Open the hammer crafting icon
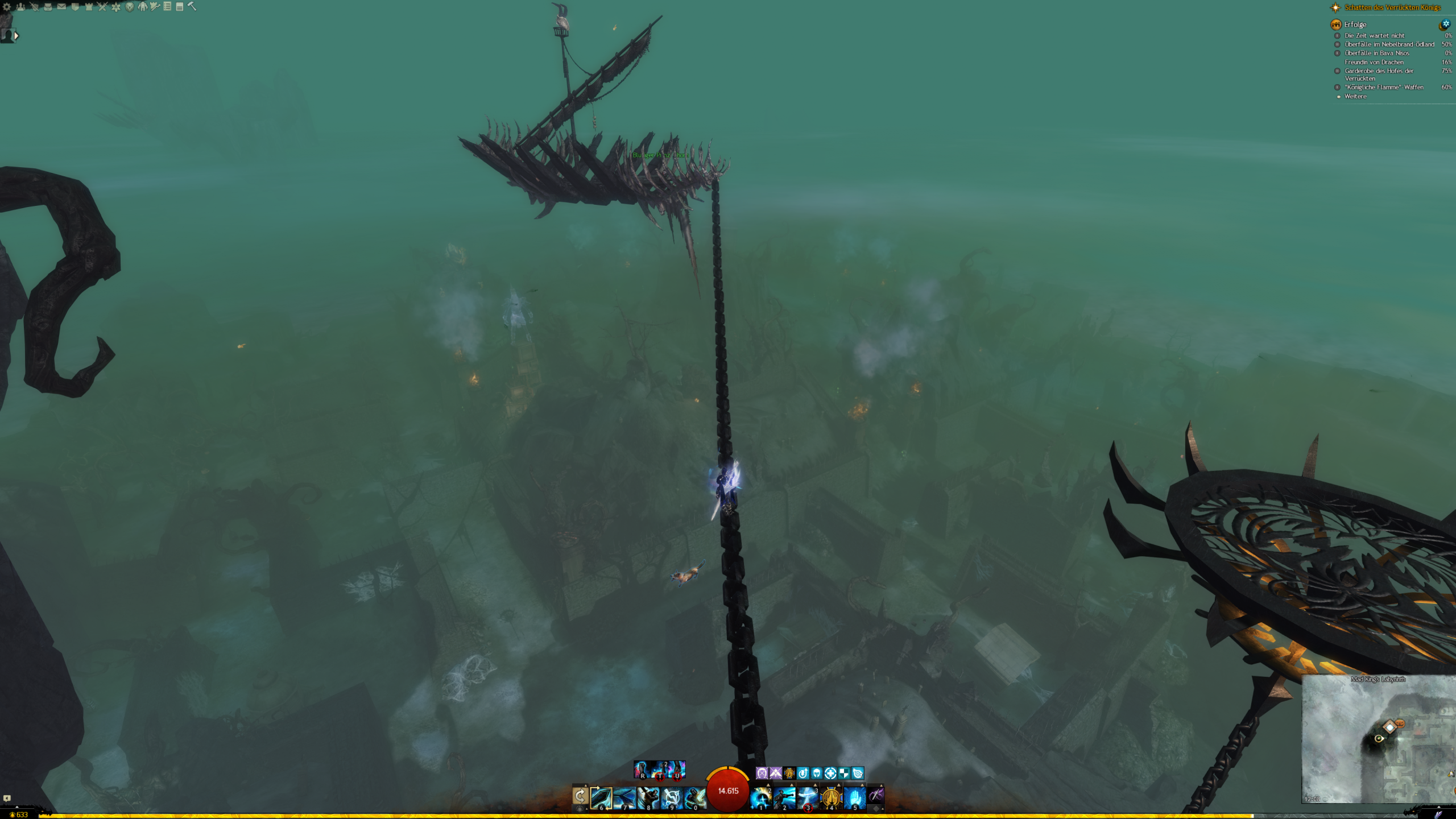Screen dimensions: 1456x819 192,7
